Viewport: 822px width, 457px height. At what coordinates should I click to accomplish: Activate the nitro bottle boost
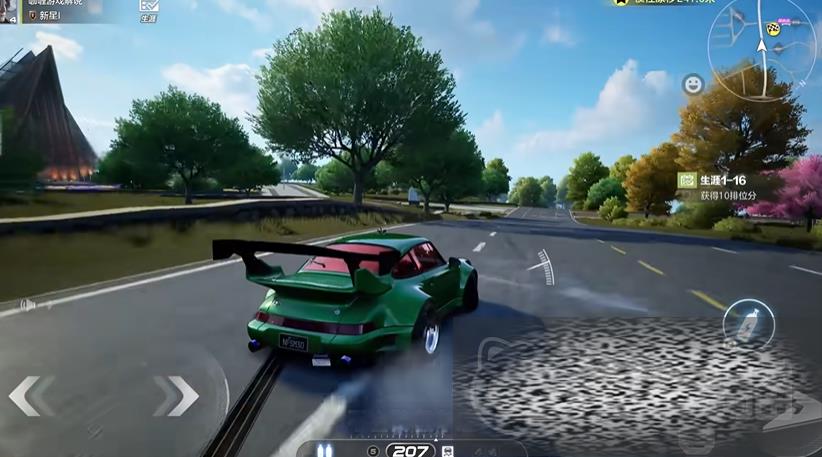[749, 324]
